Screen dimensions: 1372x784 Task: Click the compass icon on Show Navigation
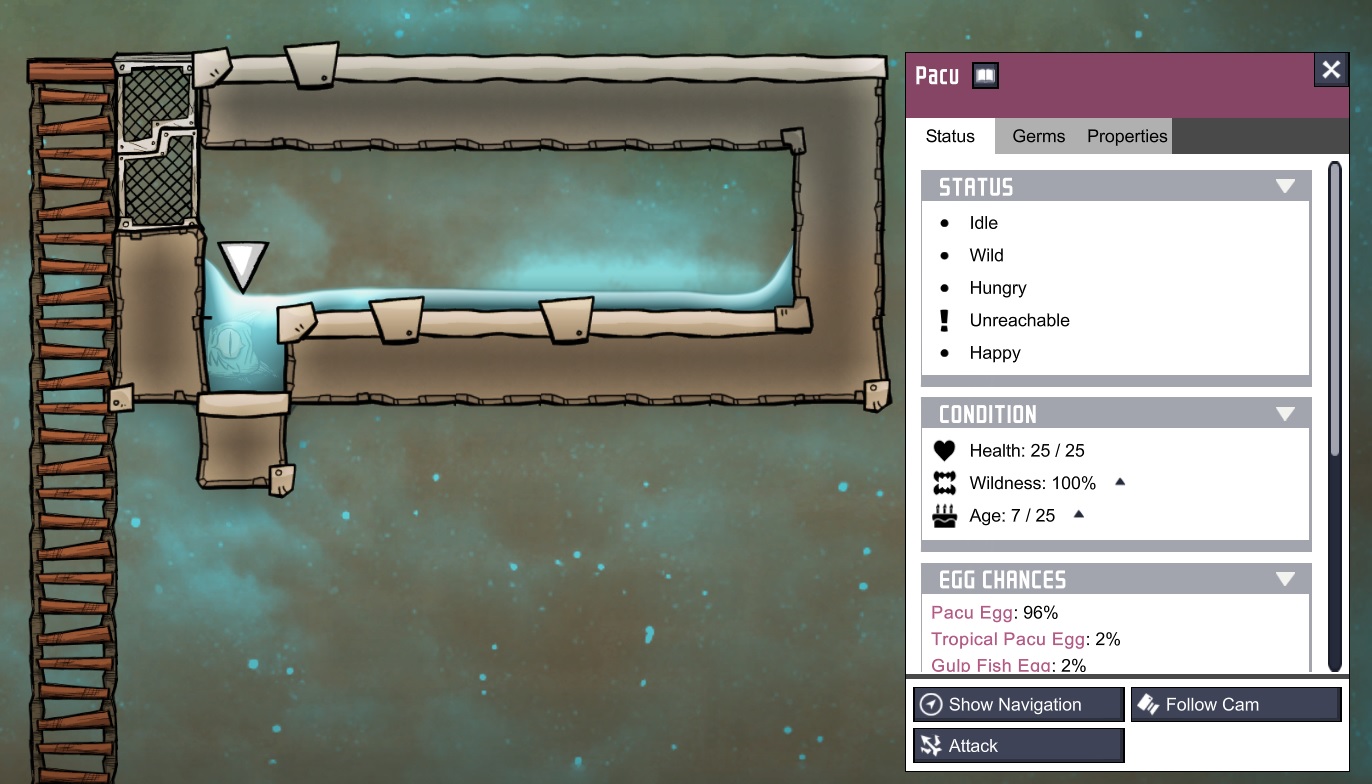pyautogui.click(x=929, y=704)
